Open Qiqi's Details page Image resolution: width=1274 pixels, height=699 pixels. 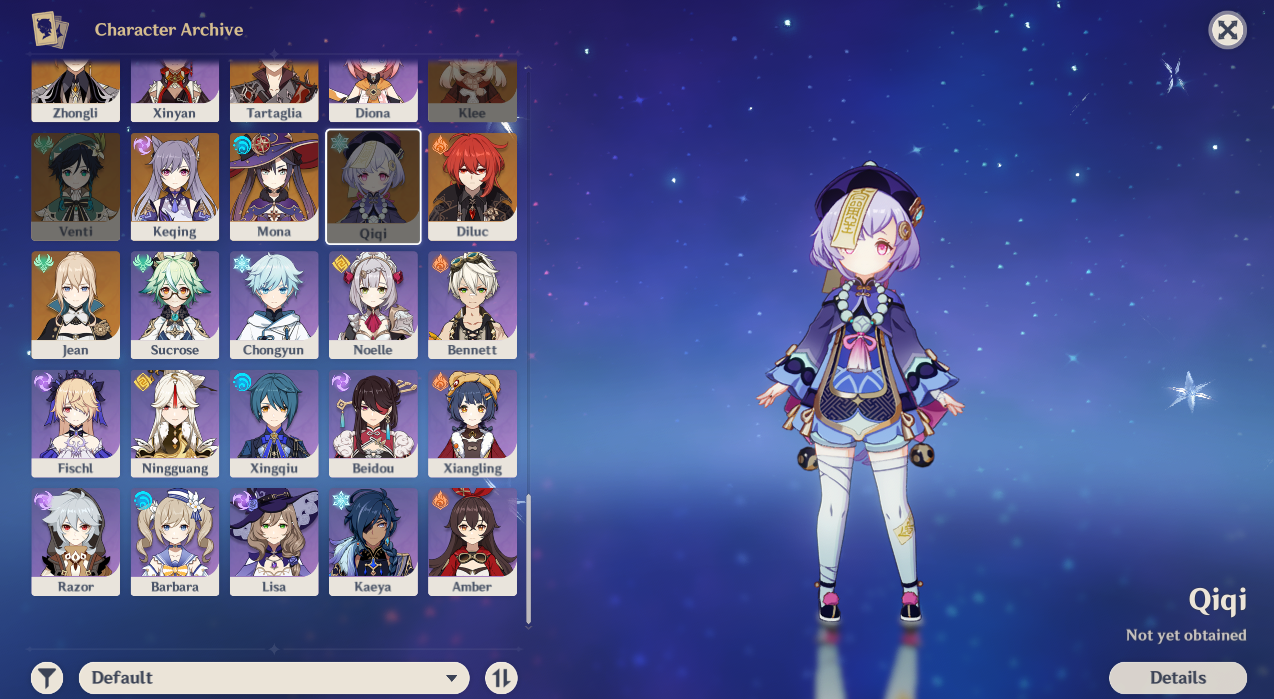(1177, 677)
